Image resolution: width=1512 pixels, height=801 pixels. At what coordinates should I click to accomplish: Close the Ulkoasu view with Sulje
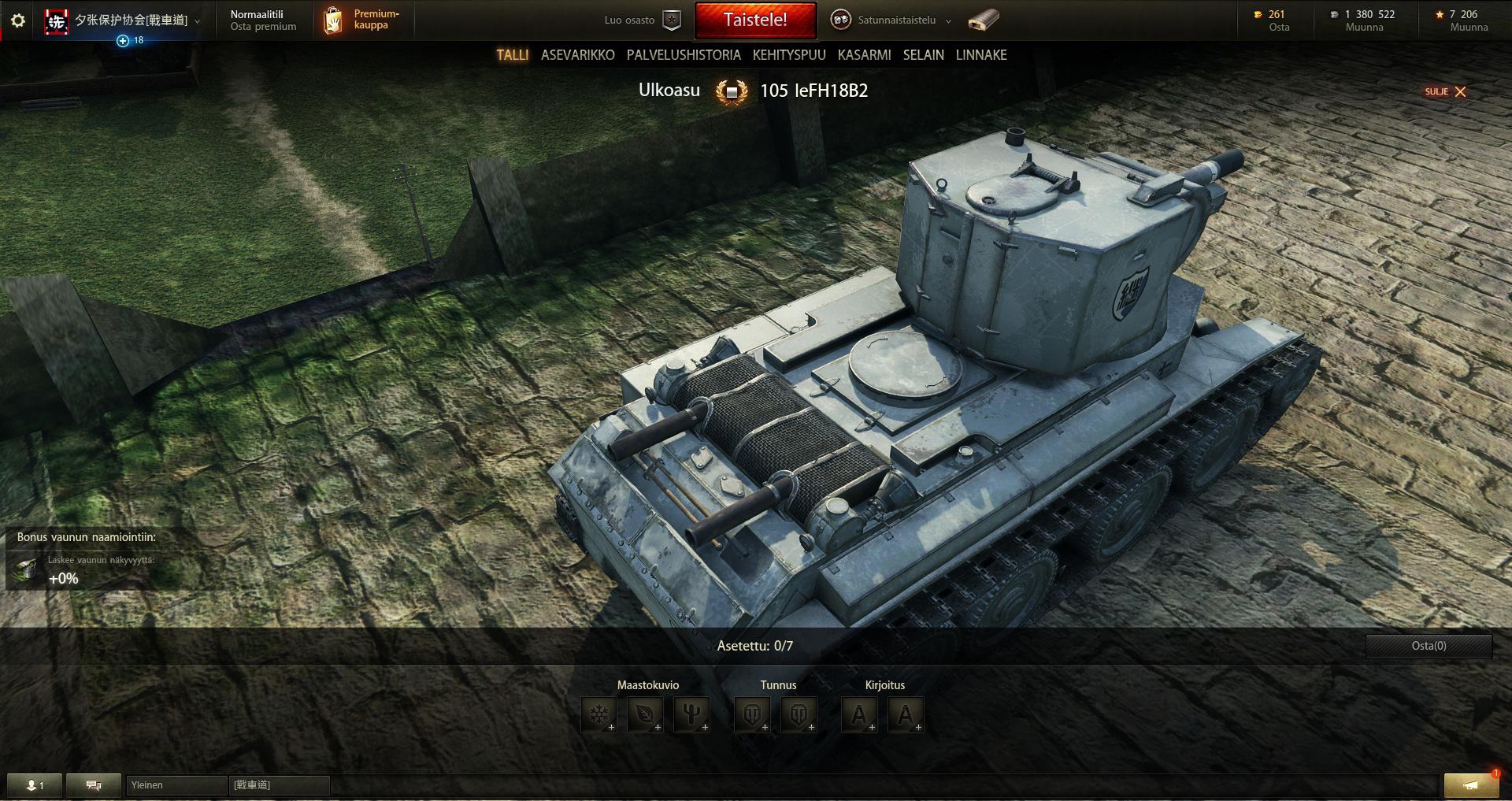point(1446,91)
